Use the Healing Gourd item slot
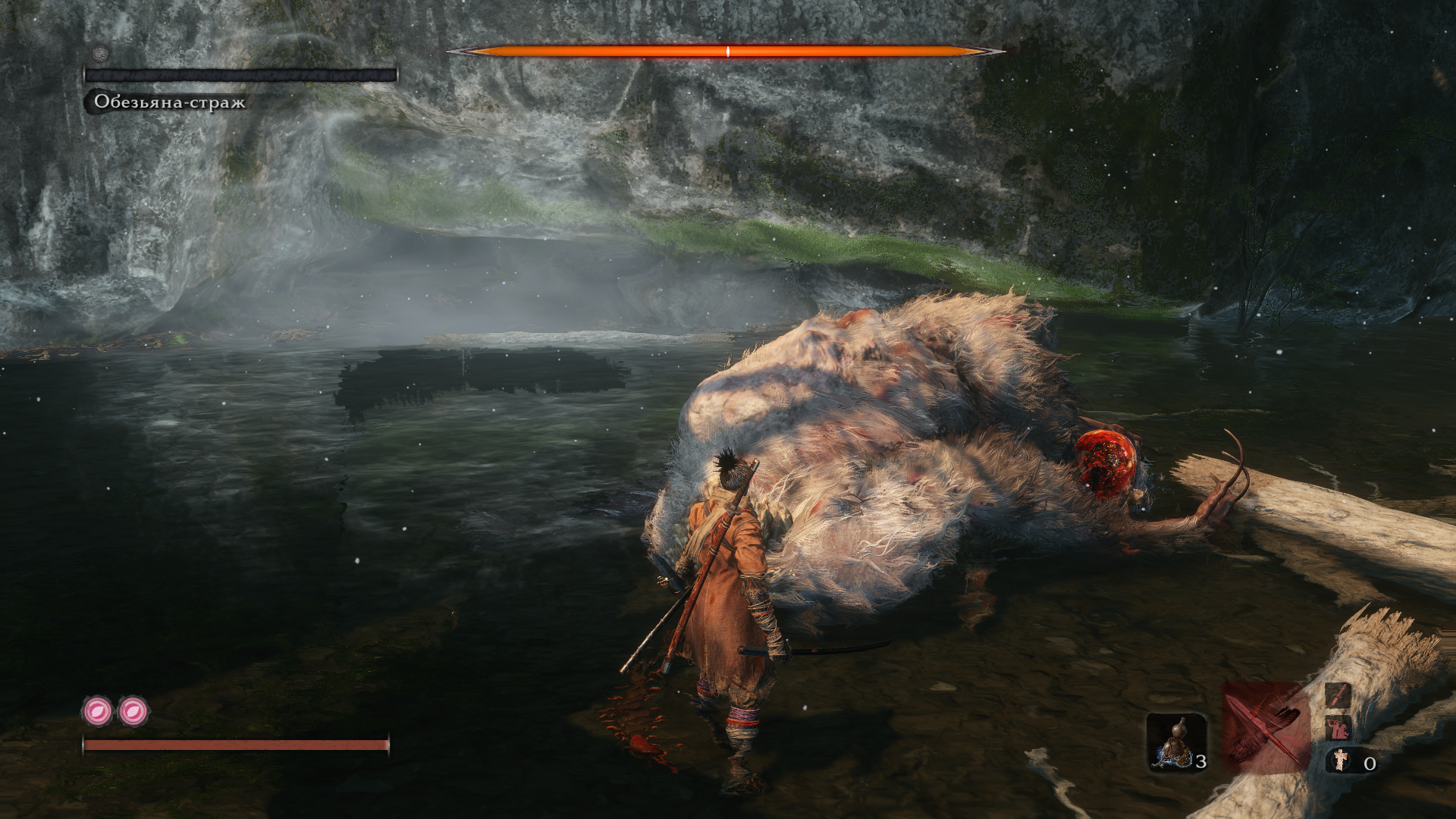This screenshot has width=1456, height=819. coord(1175,742)
